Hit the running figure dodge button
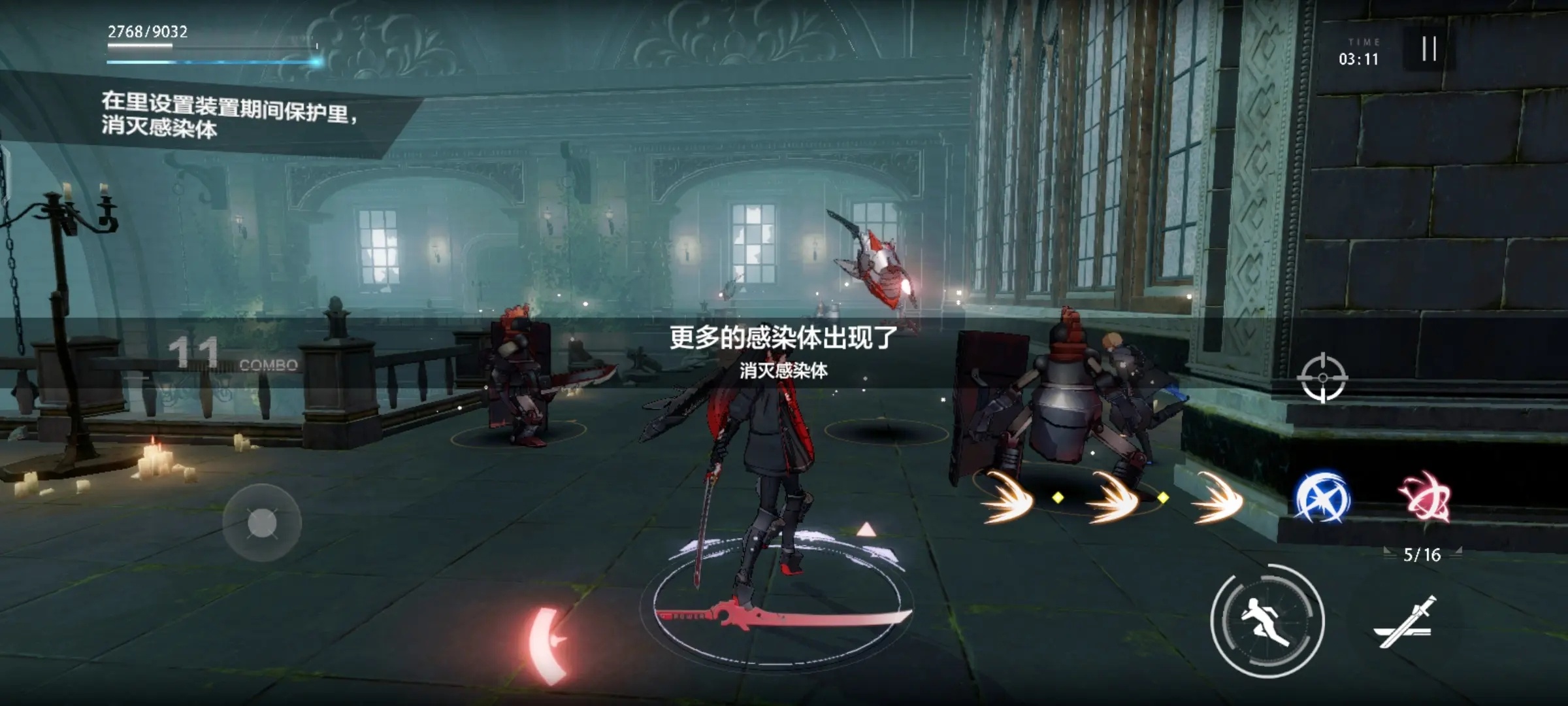Screen dimensions: 1568x706 [x=1267, y=620]
